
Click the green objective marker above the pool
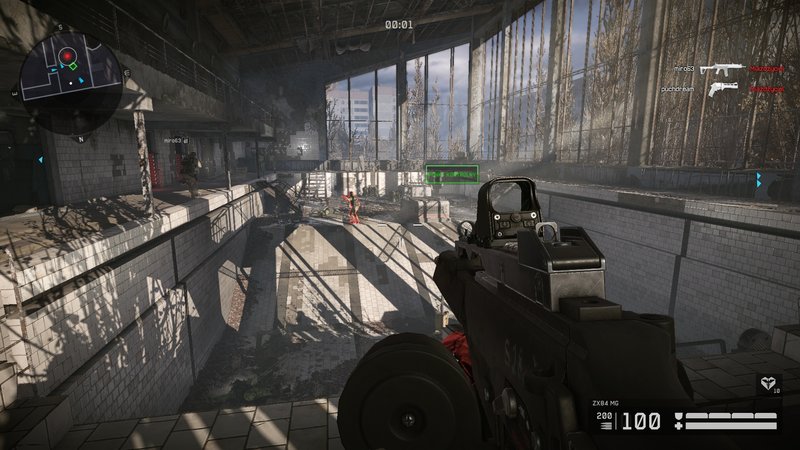(450, 173)
